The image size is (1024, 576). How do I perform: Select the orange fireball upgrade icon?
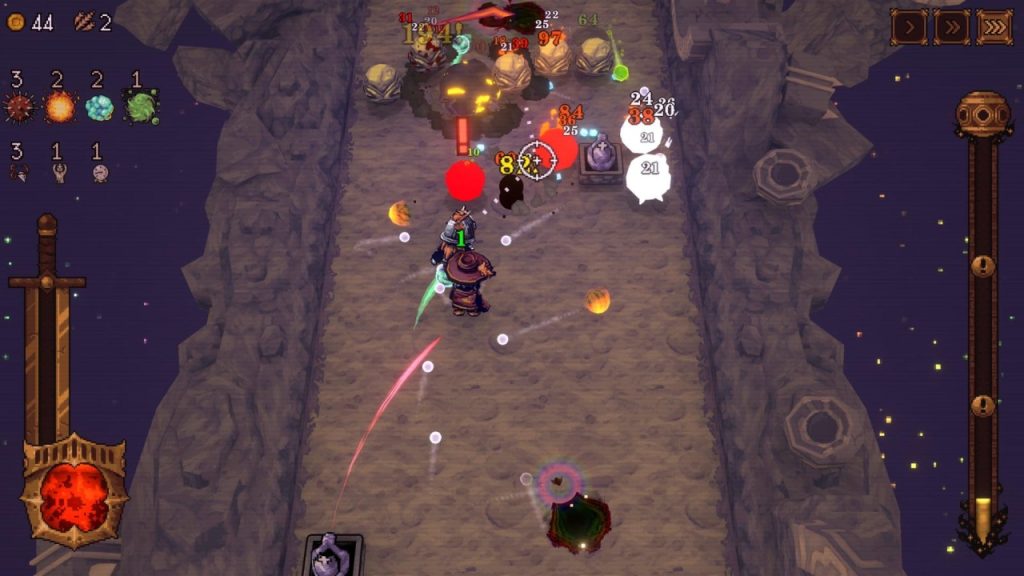coord(59,106)
